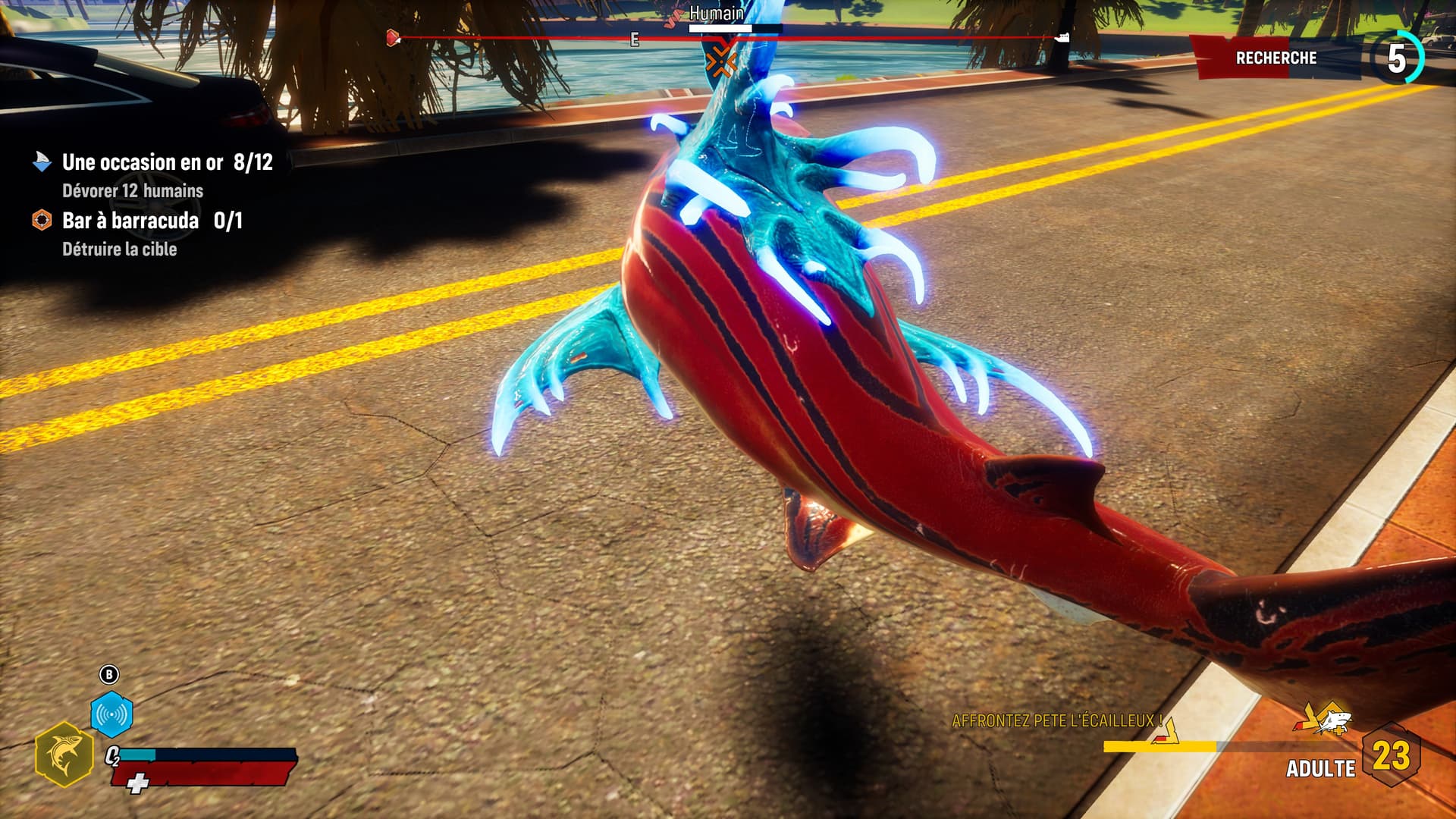1456x819 pixels.
Task: Click the gold shark hexagon emblem
Action: (64, 753)
